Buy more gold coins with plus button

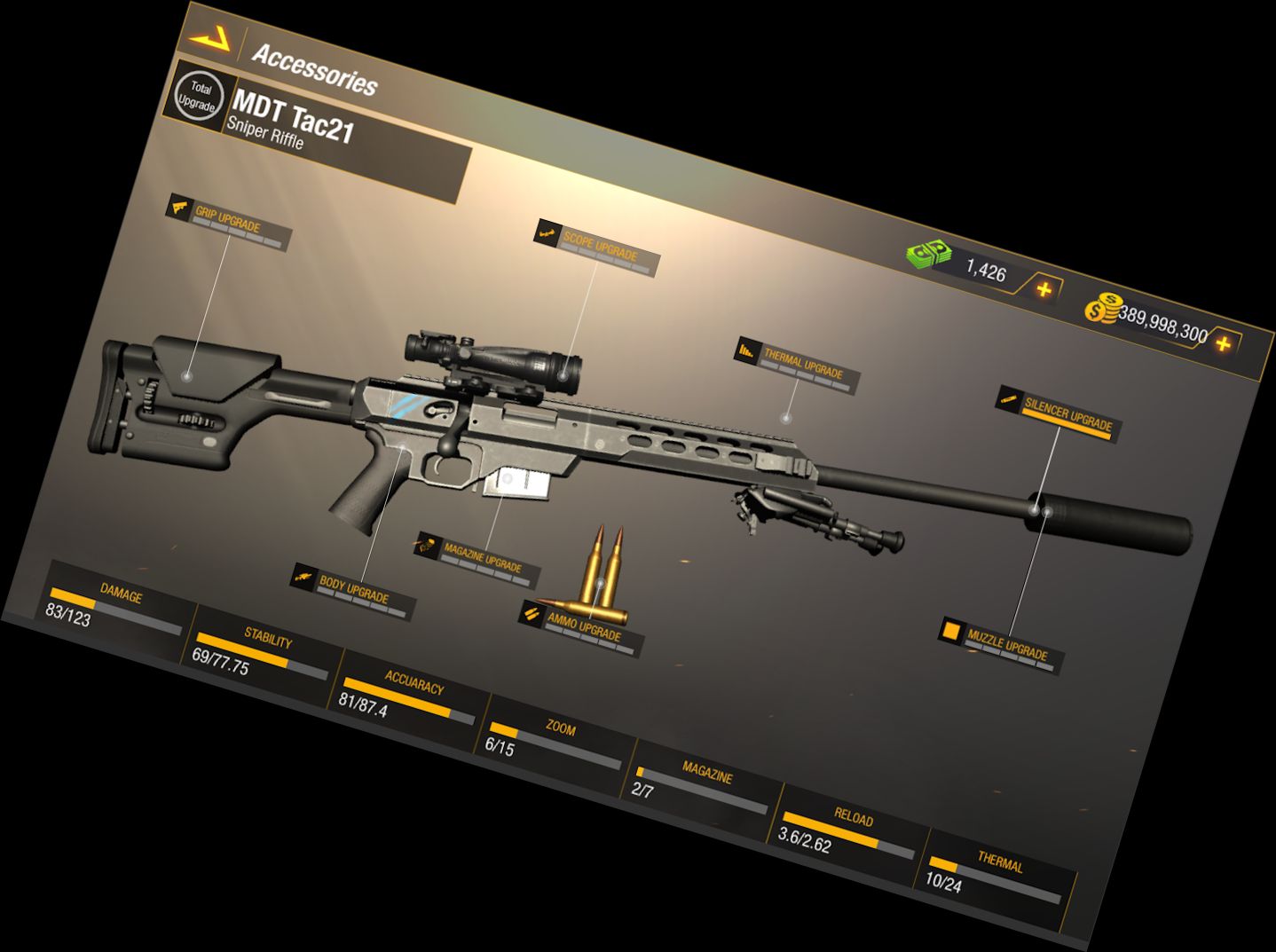point(1223,343)
